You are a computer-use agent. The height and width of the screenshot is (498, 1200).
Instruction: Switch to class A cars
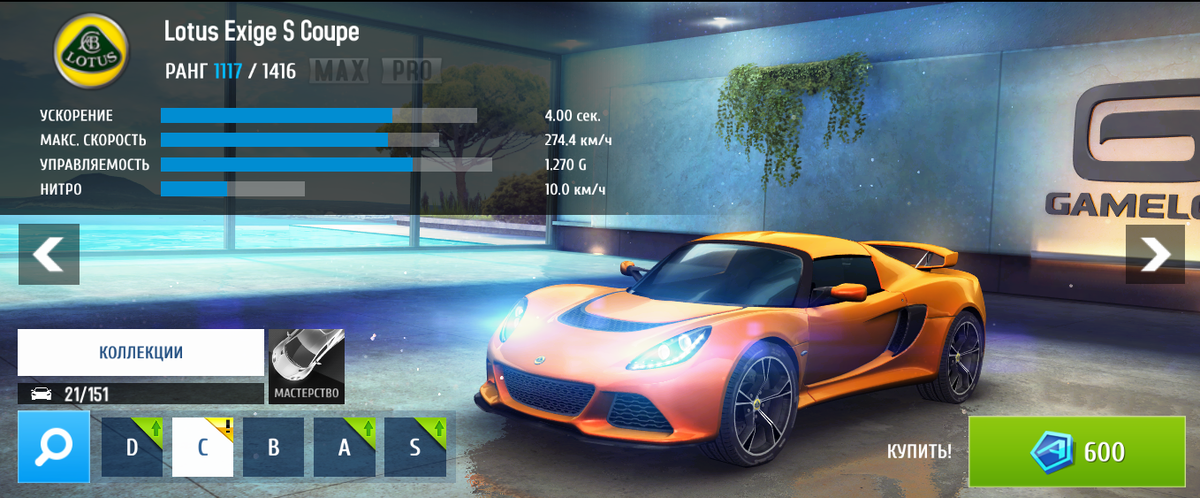(x=344, y=447)
